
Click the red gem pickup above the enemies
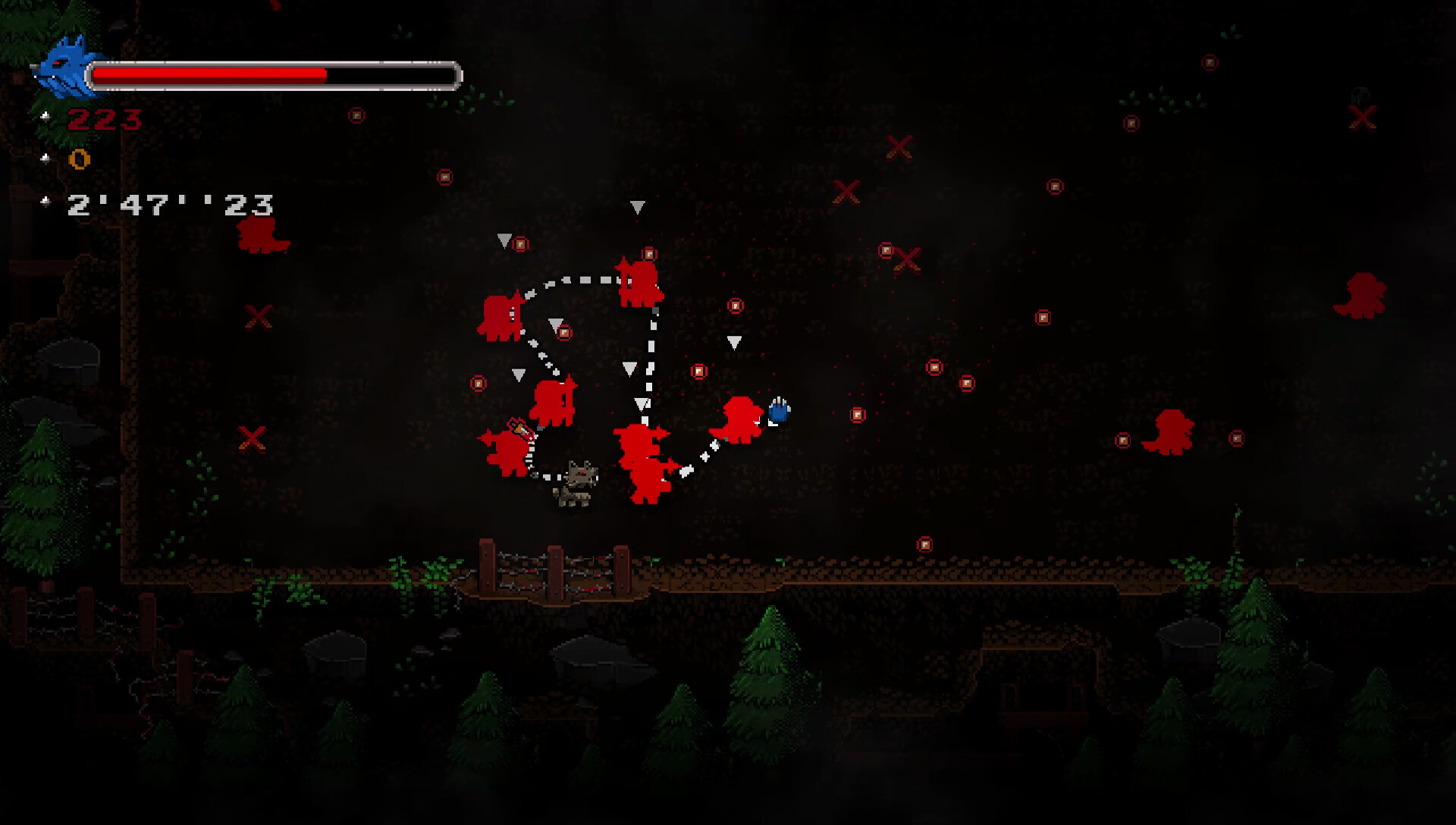(x=648, y=253)
